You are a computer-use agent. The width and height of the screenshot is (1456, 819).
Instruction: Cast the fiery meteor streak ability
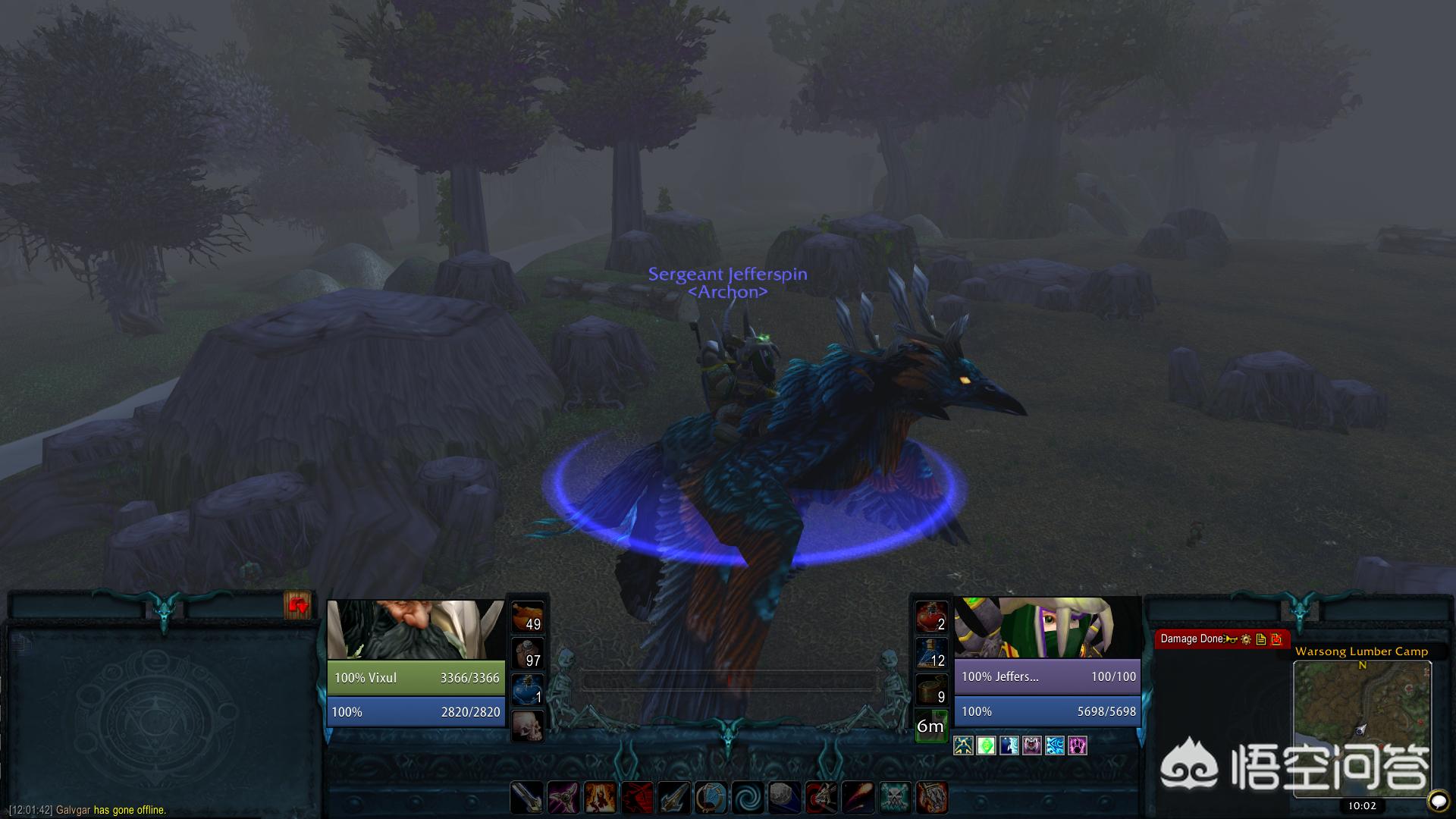[x=858, y=798]
